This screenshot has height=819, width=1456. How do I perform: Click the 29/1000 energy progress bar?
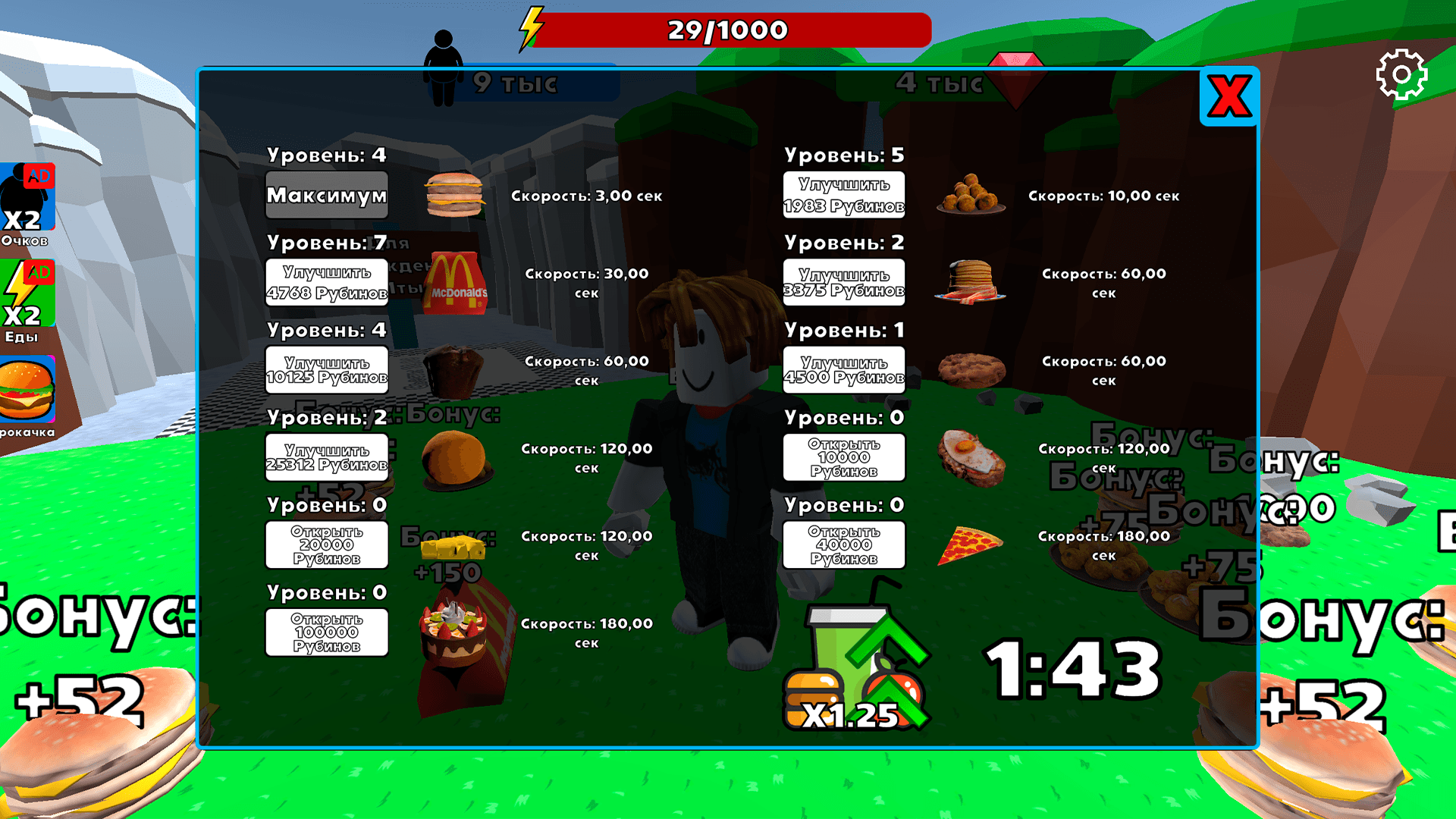tap(728, 31)
